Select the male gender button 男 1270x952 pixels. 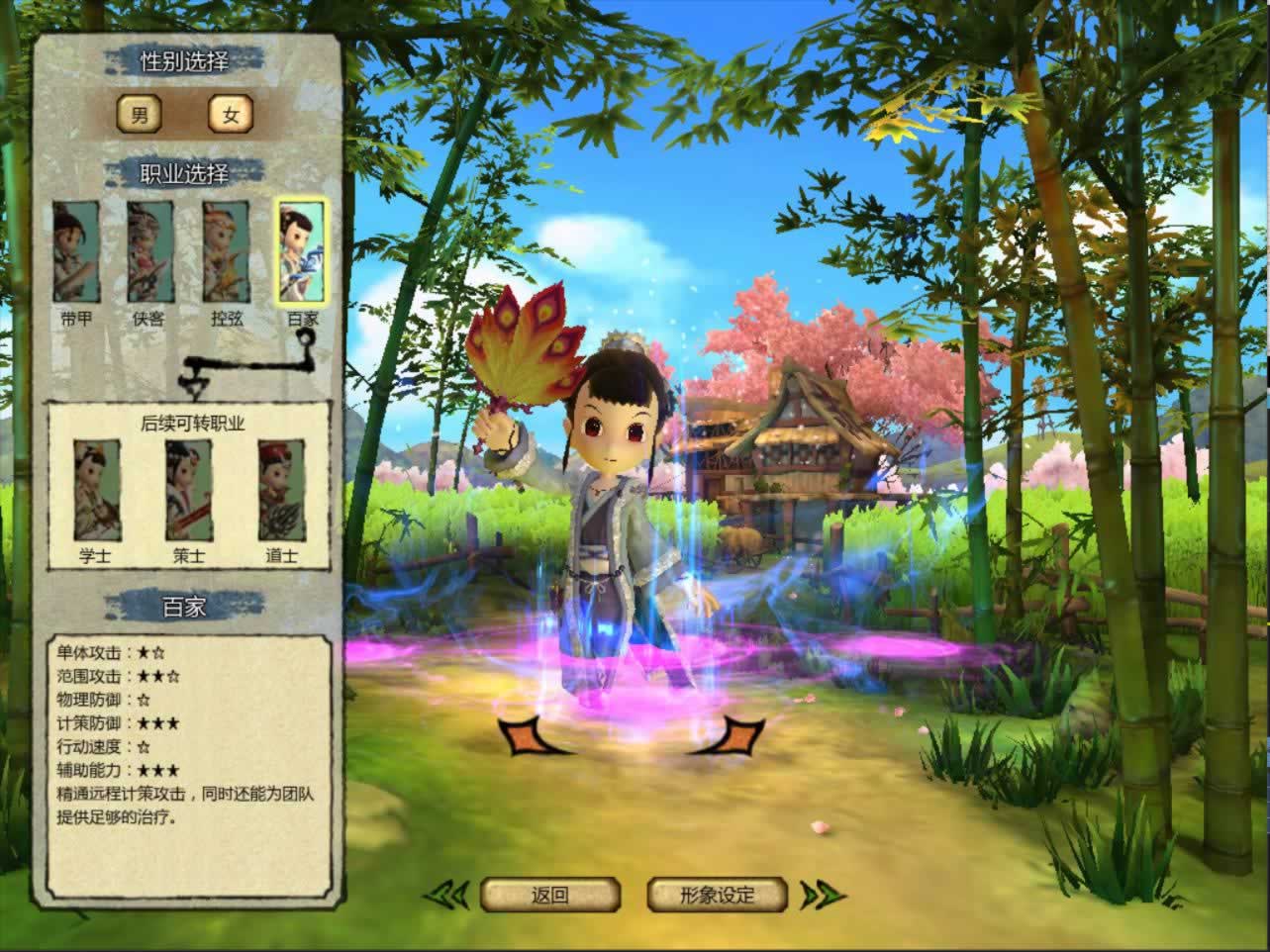140,115
